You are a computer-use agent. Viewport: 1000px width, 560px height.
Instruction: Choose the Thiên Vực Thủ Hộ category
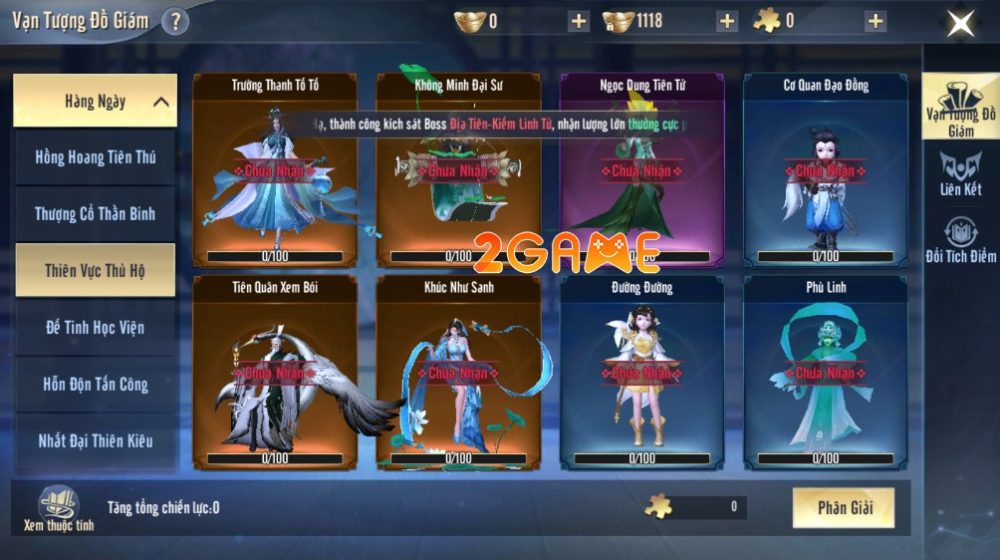coord(95,270)
